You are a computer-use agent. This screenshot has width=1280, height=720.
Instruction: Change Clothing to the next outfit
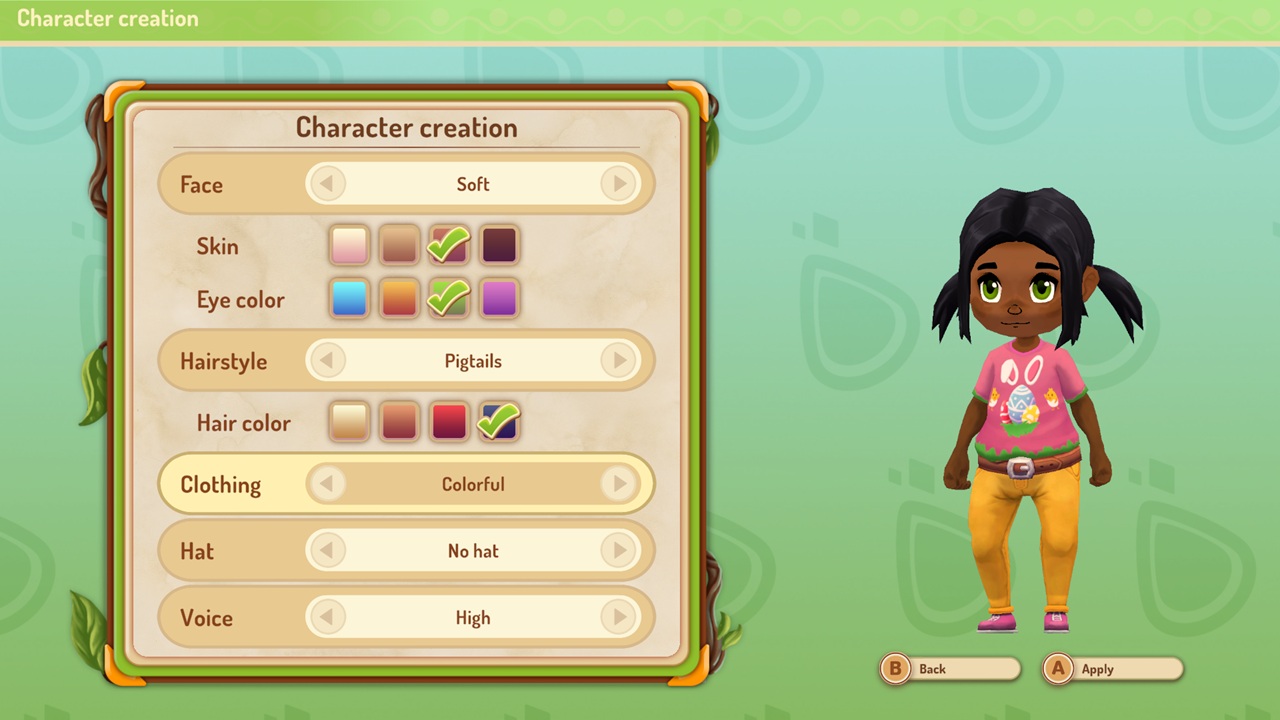[x=619, y=484]
